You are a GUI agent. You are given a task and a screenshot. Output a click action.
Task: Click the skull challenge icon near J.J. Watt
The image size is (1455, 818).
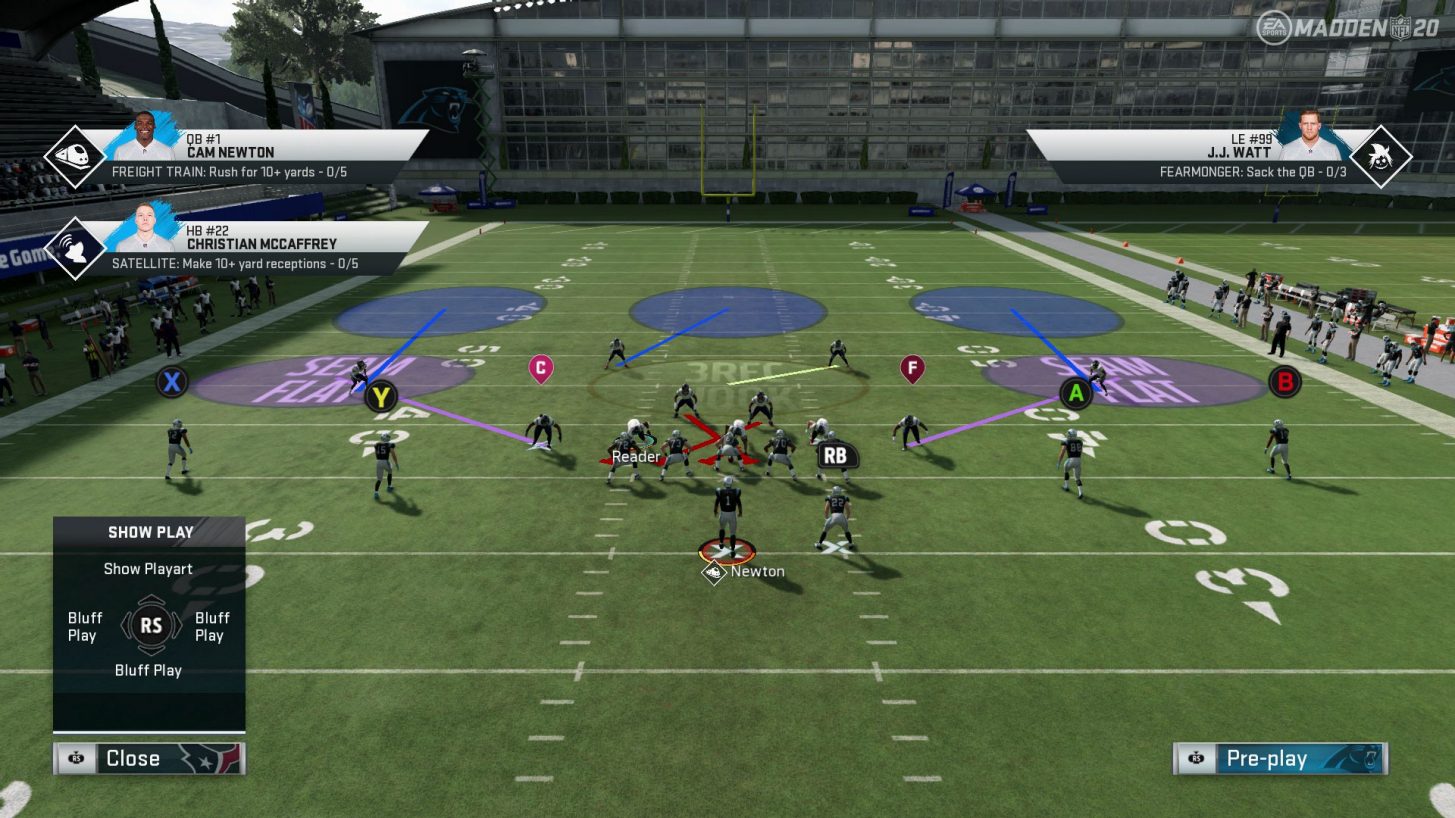[x=1384, y=155]
